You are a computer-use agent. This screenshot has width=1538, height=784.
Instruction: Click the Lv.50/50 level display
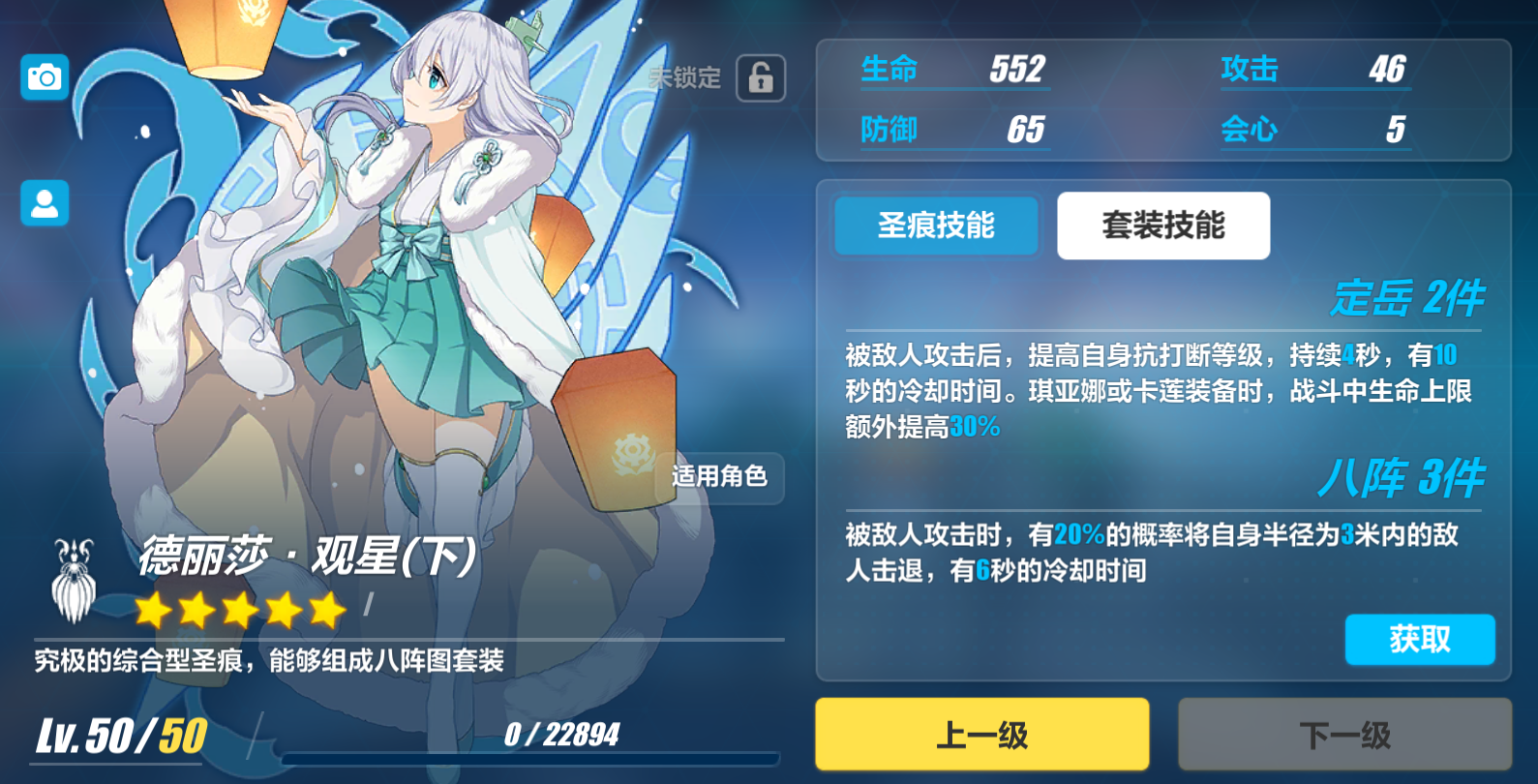116,734
